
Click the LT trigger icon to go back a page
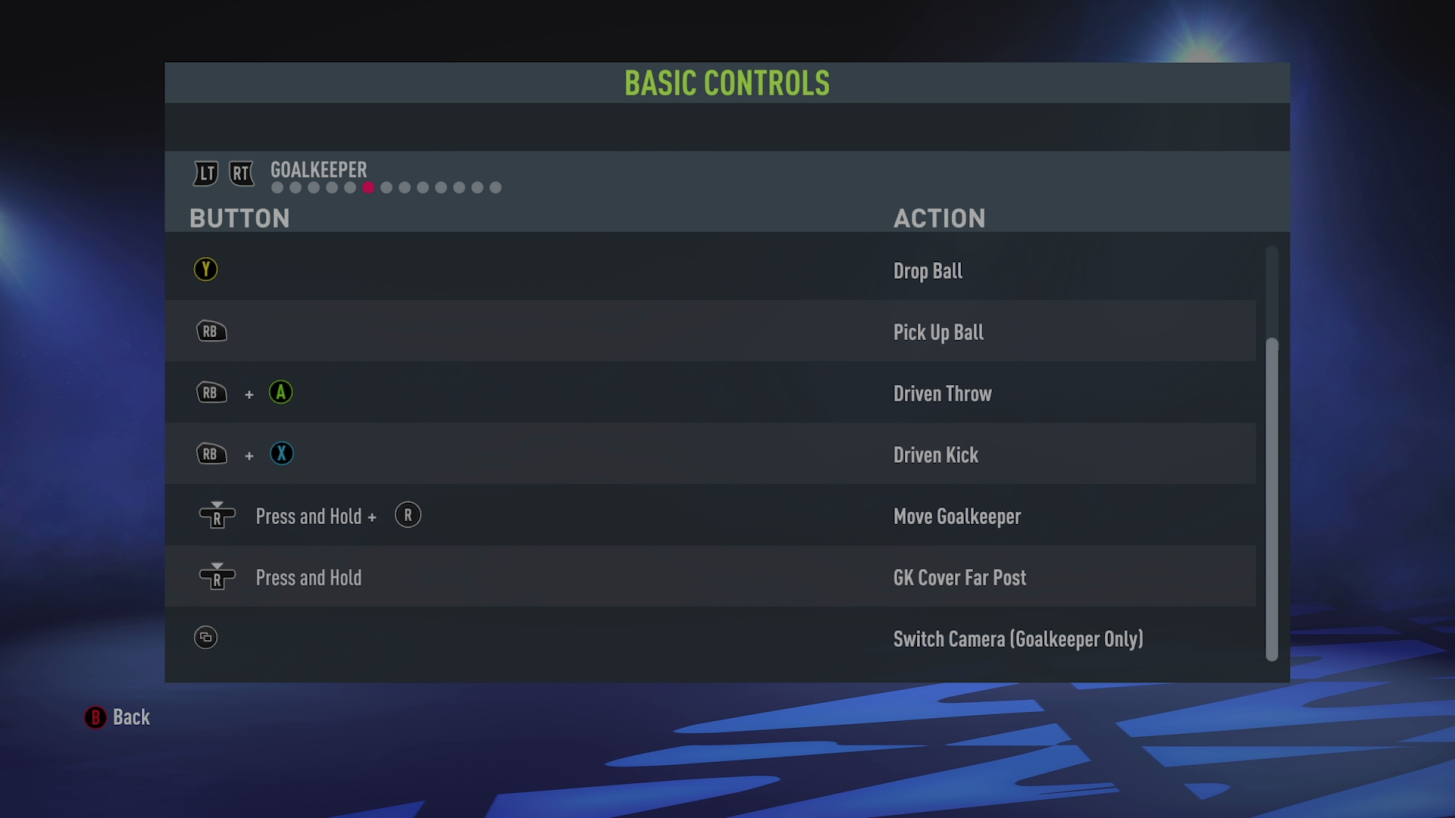pyautogui.click(x=205, y=173)
